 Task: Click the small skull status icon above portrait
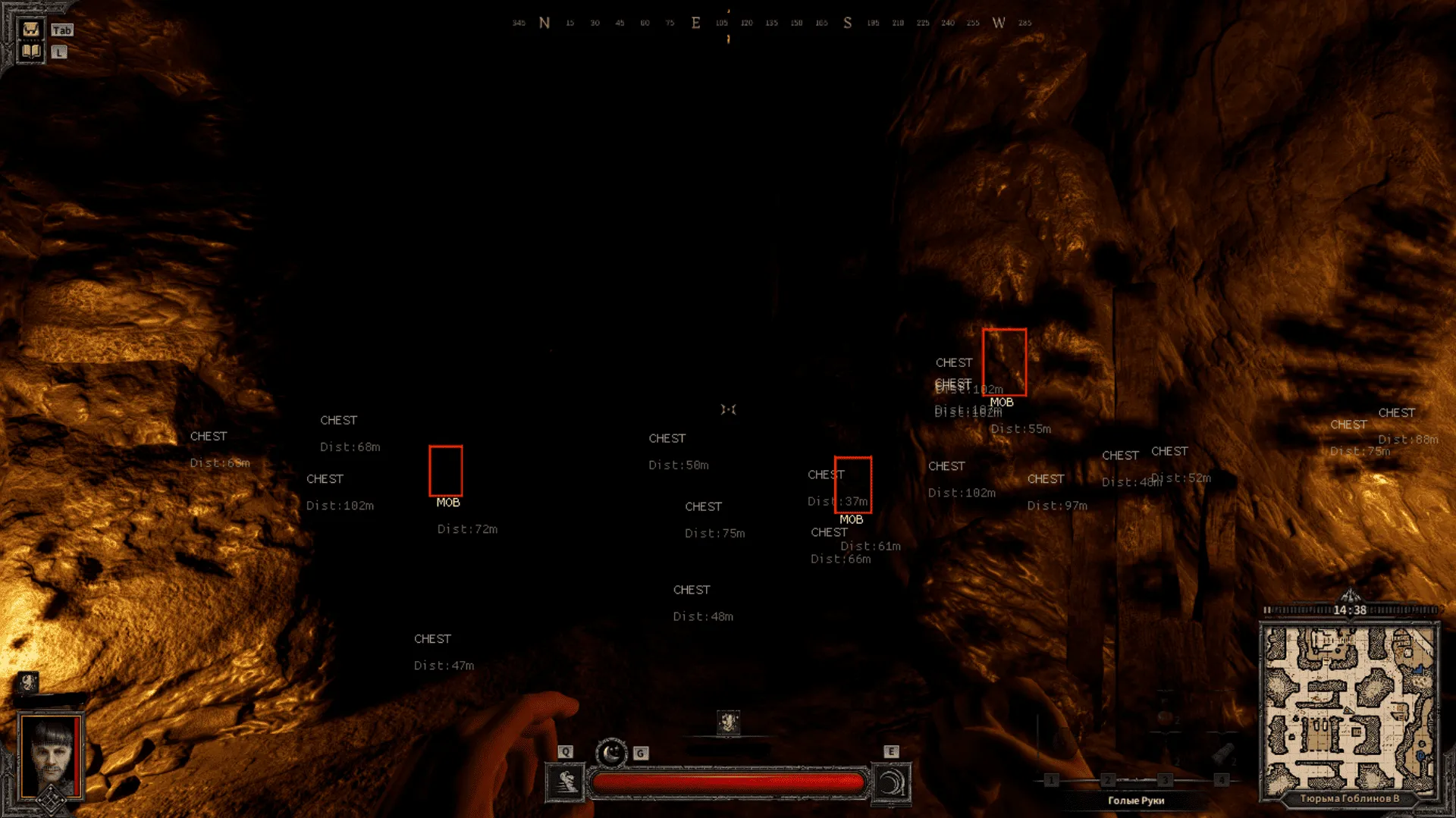point(28,682)
